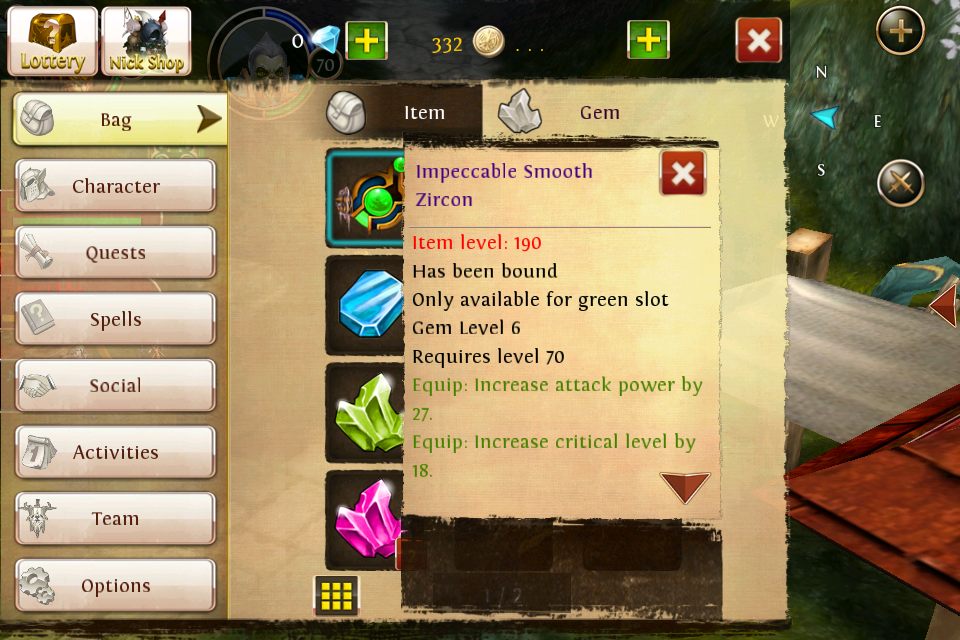Open the Activities menu
The height and width of the screenshot is (640, 960).
coord(115,453)
